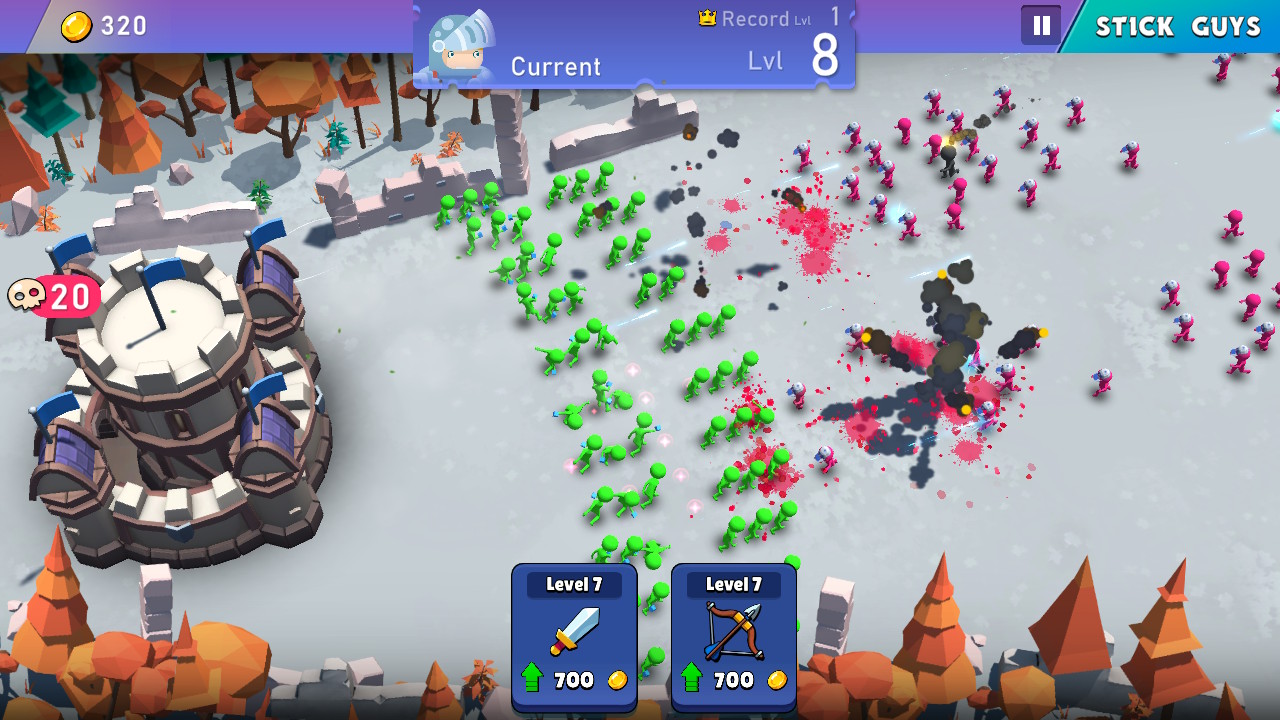This screenshot has width=1280, height=720.
Task: Click the crown icon beside Record
Action: click(x=709, y=17)
